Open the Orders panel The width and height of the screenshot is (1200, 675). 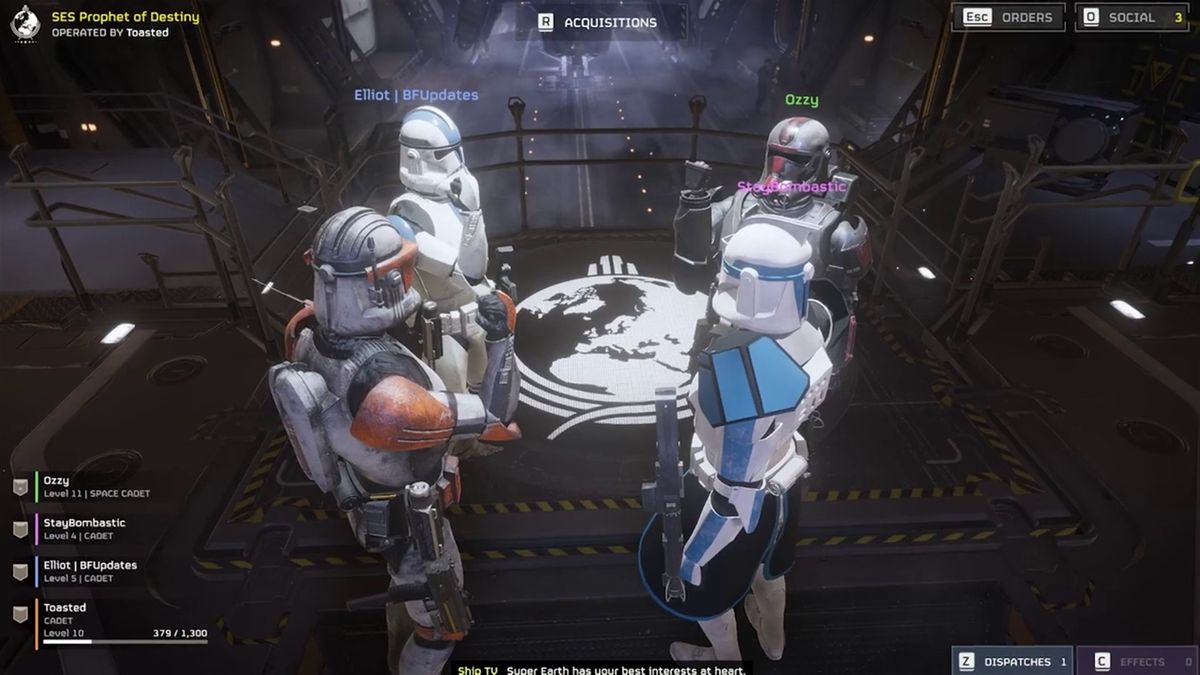pyautogui.click(x=1006, y=17)
